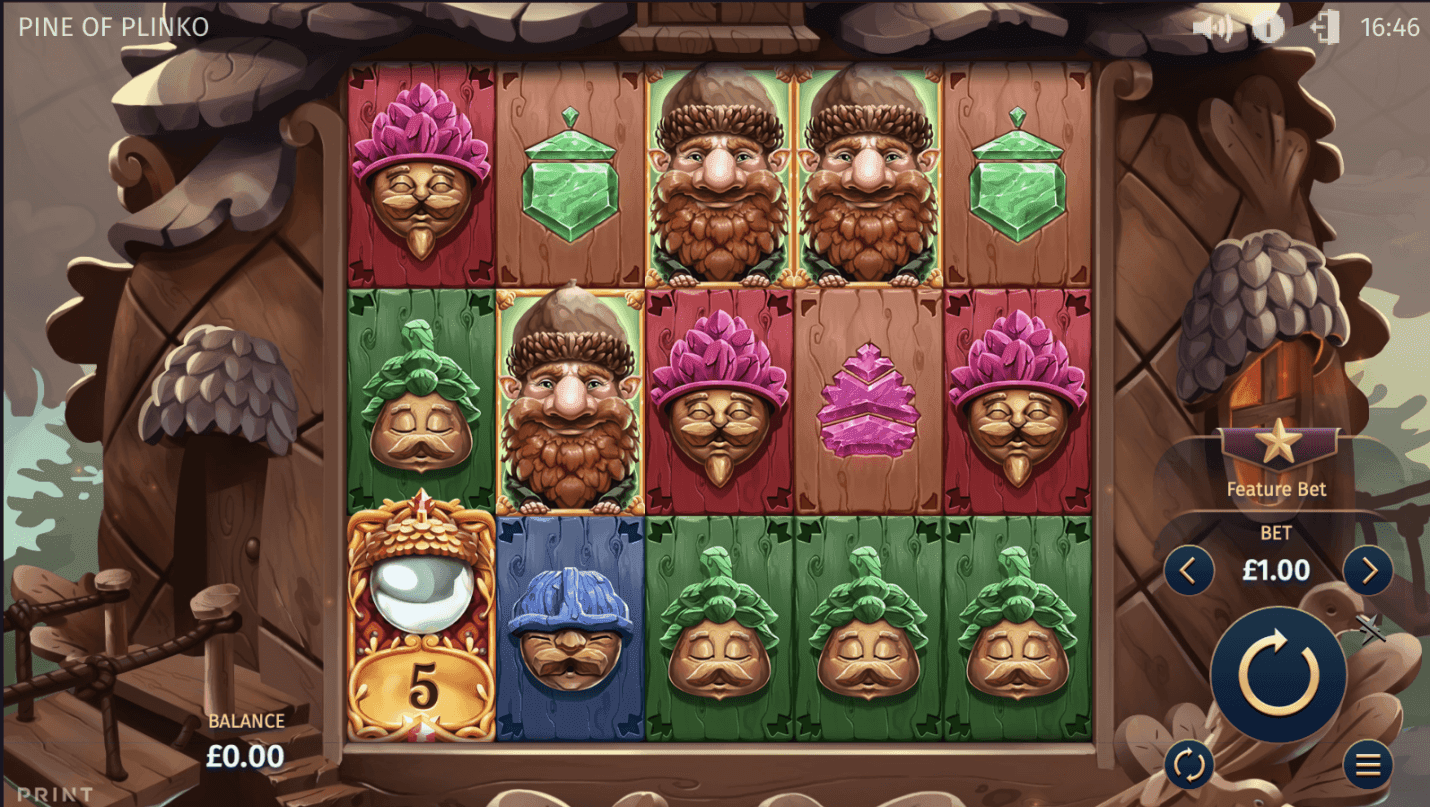The width and height of the screenshot is (1430, 807).
Task: Open game information with the info icon
Action: (1267, 28)
